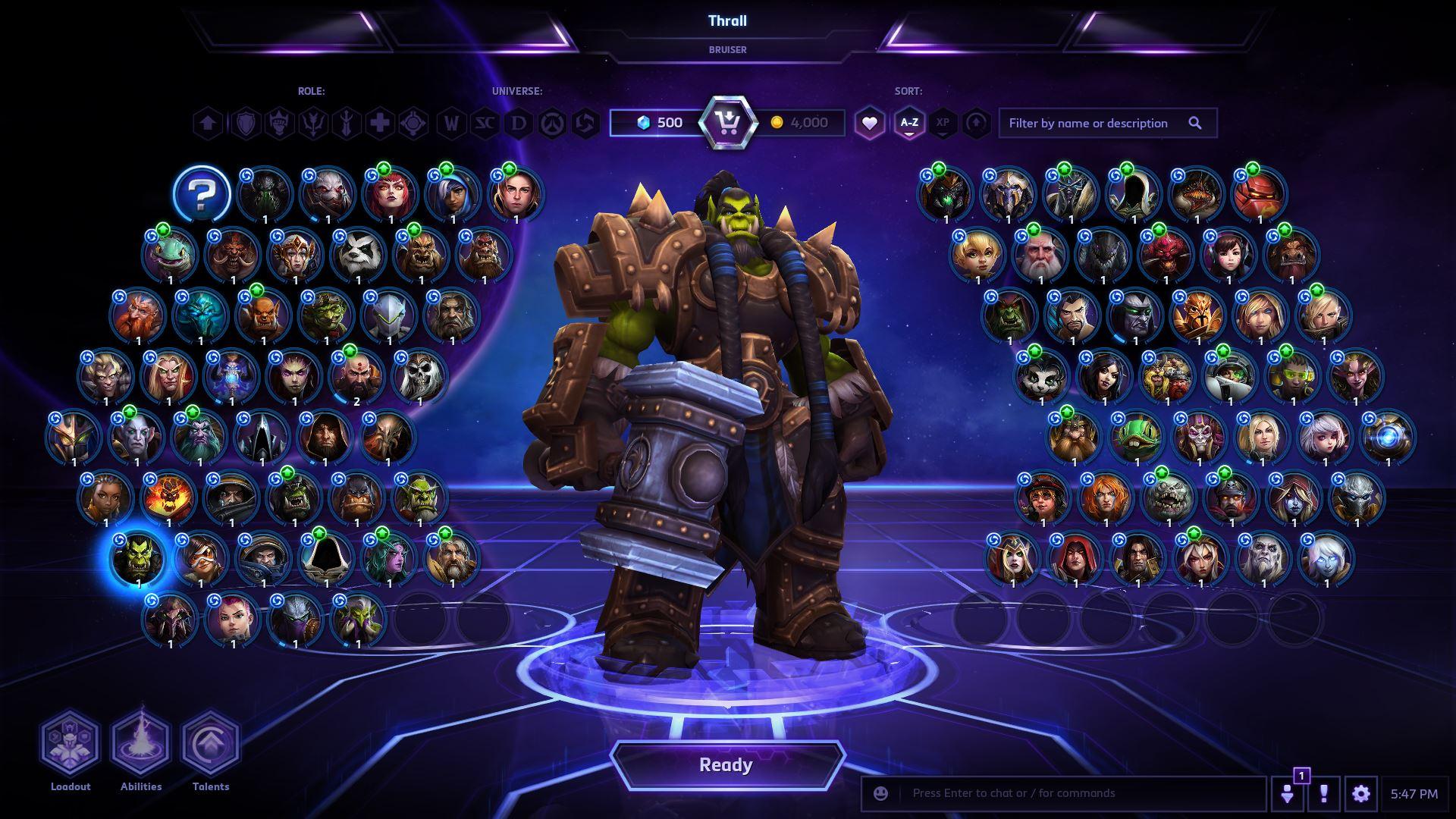
Task: Open the Talents panel
Action: pos(210,743)
